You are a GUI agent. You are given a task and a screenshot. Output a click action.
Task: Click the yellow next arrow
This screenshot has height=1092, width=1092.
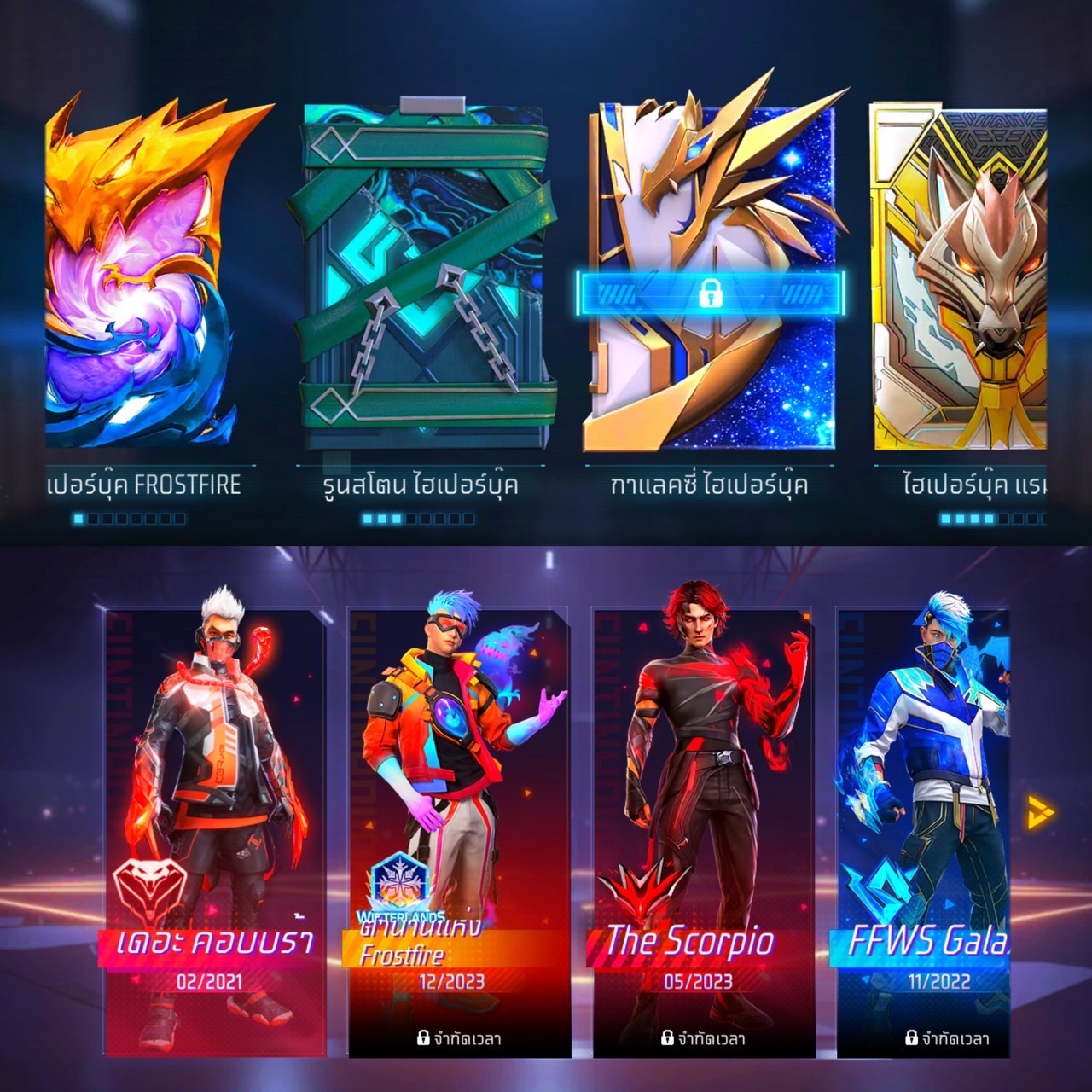click(x=1040, y=812)
